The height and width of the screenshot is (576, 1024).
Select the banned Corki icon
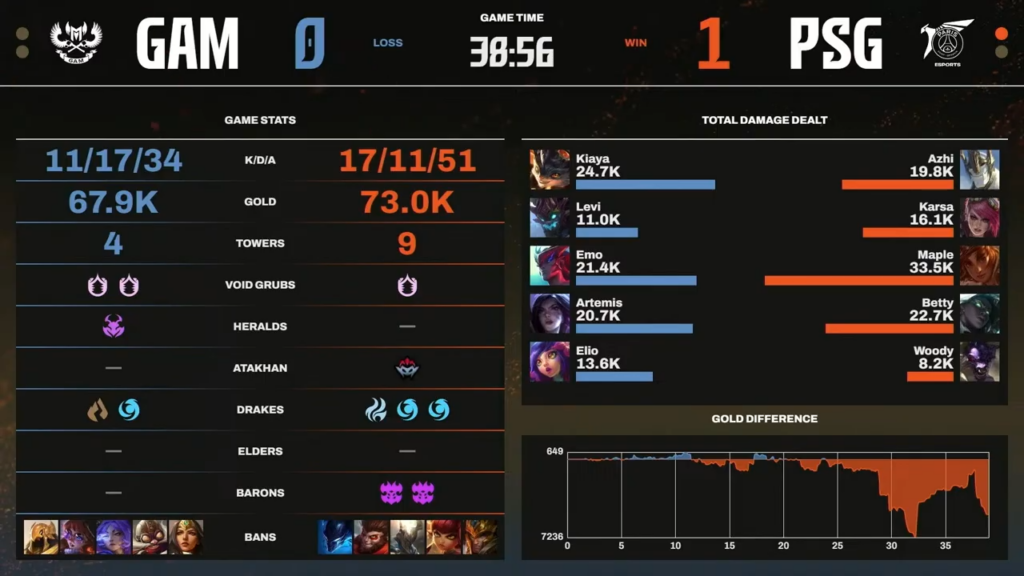pos(149,537)
